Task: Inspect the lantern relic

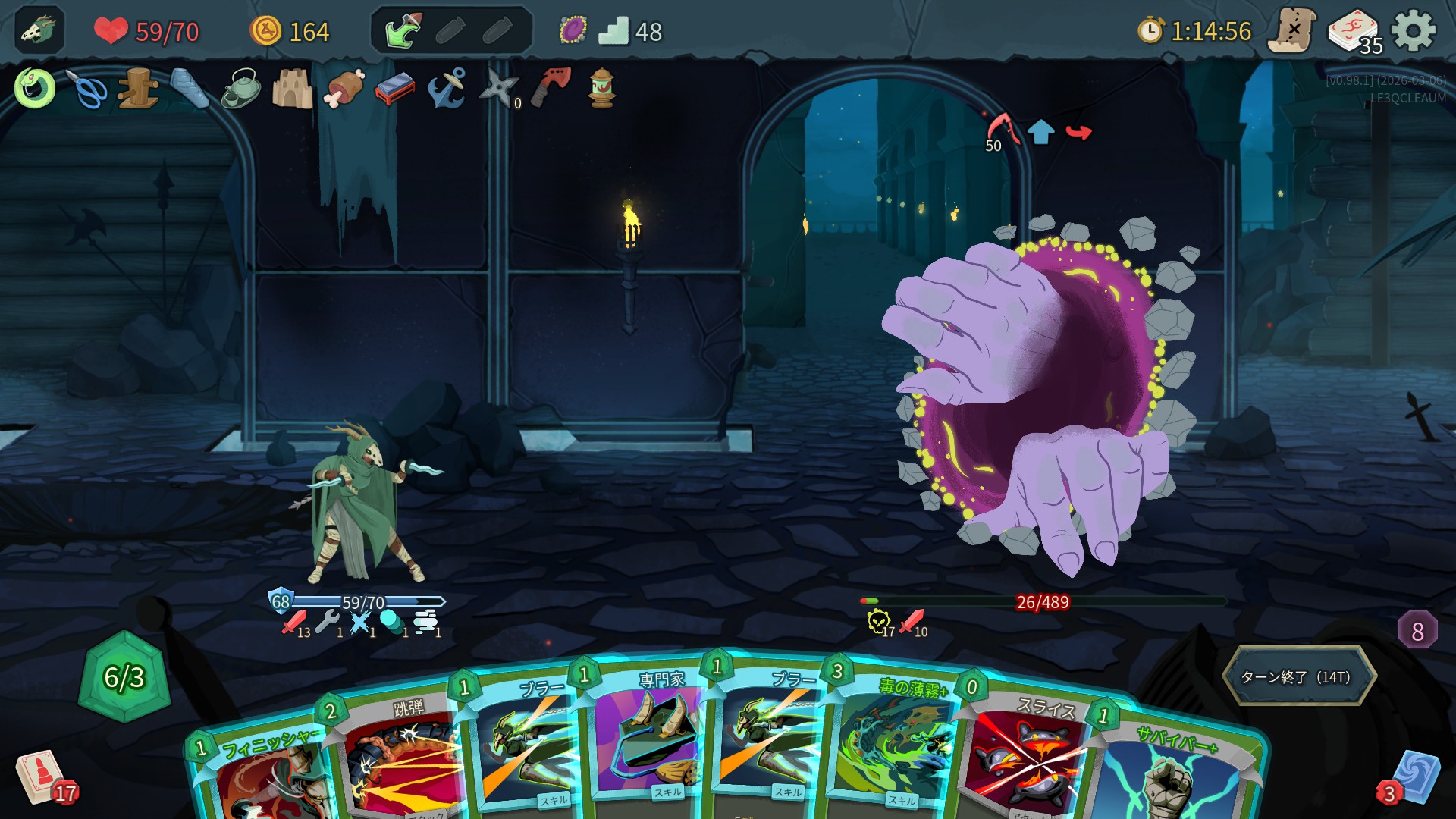Action: (602, 89)
